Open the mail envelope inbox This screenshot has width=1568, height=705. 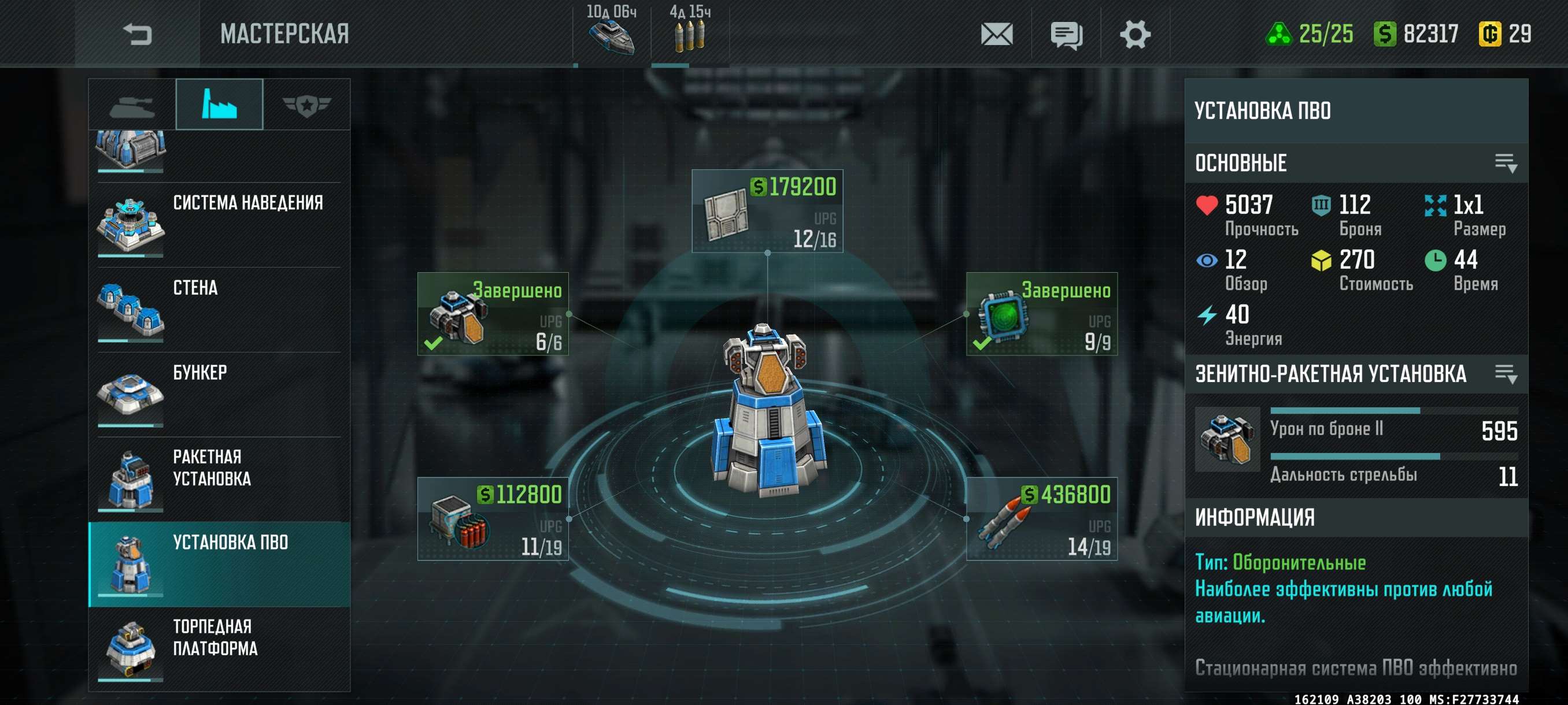pyautogui.click(x=996, y=34)
